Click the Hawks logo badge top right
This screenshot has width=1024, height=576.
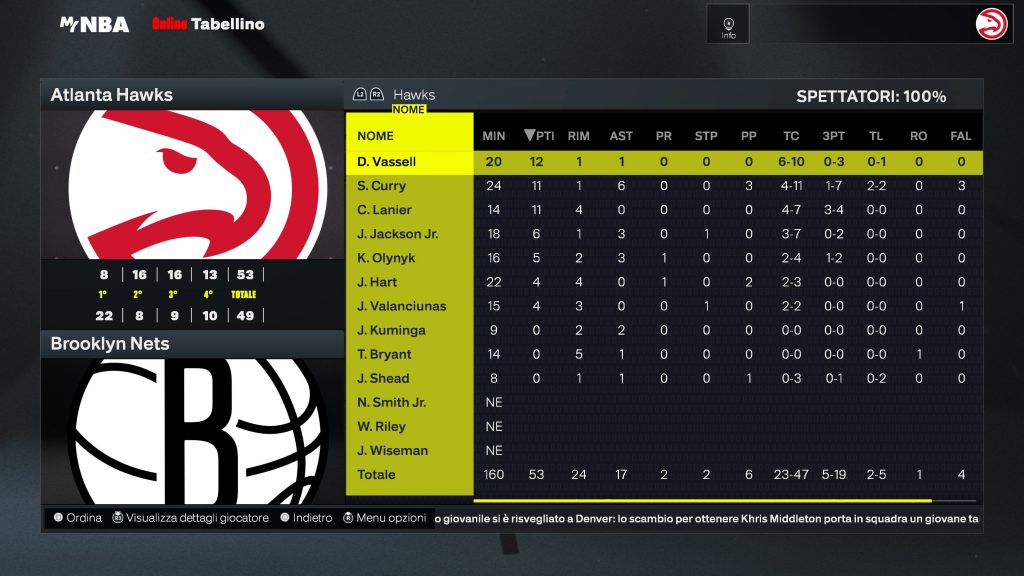[x=992, y=24]
